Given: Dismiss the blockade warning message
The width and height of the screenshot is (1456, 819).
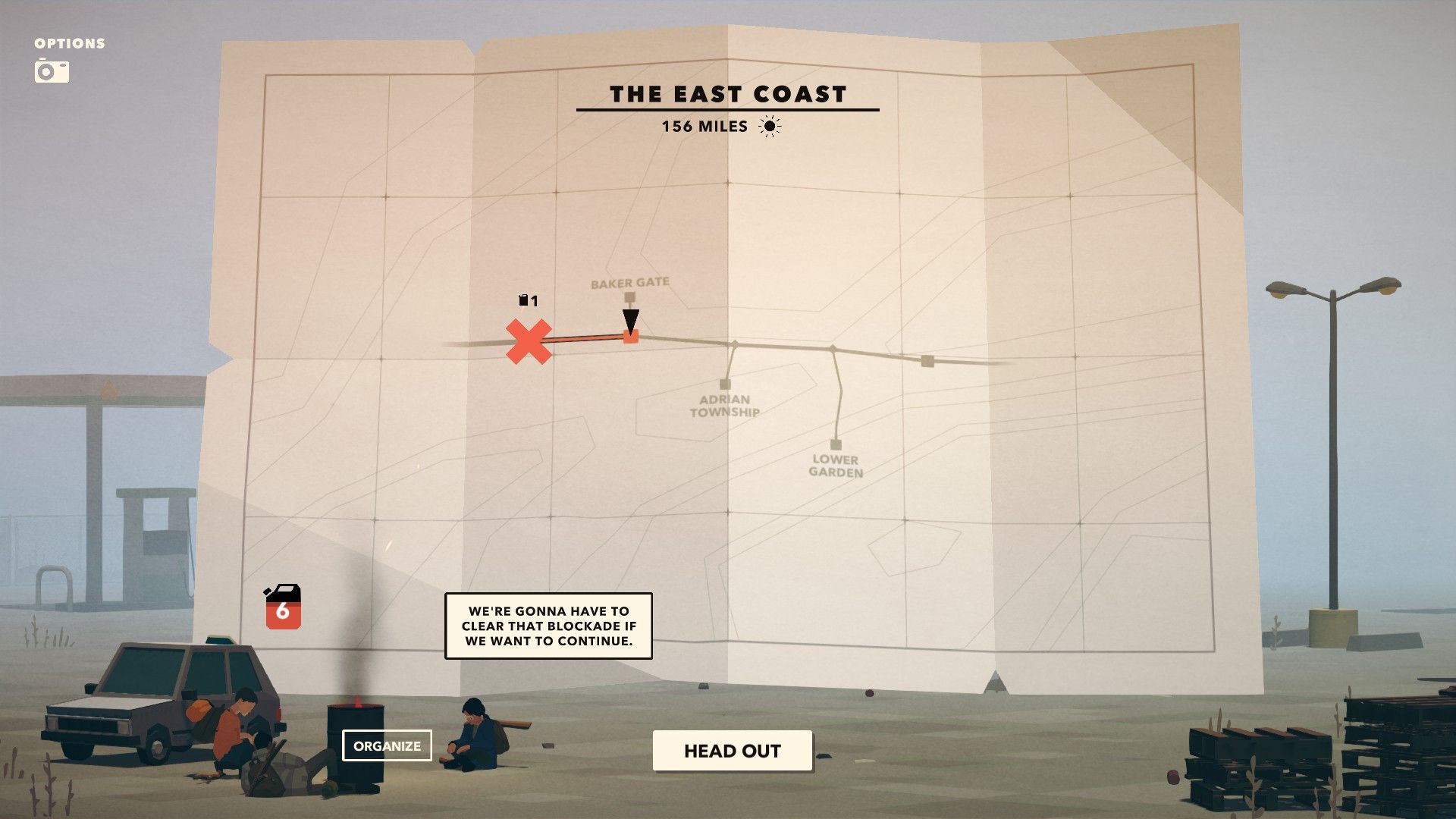Looking at the screenshot, I should coord(548,626).
